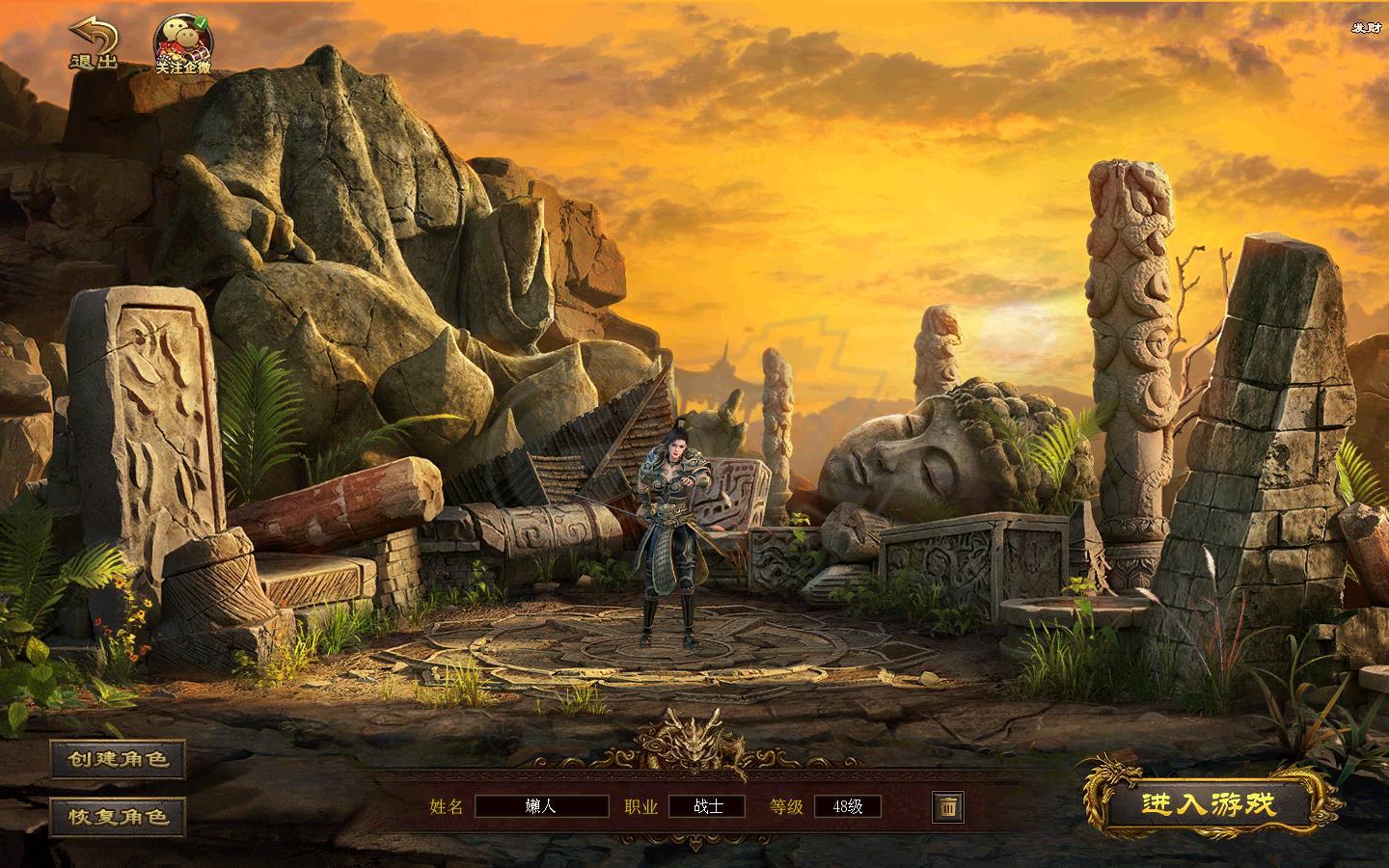
Task: Click the 发财 text in the corner
Action: coord(1365,27)
